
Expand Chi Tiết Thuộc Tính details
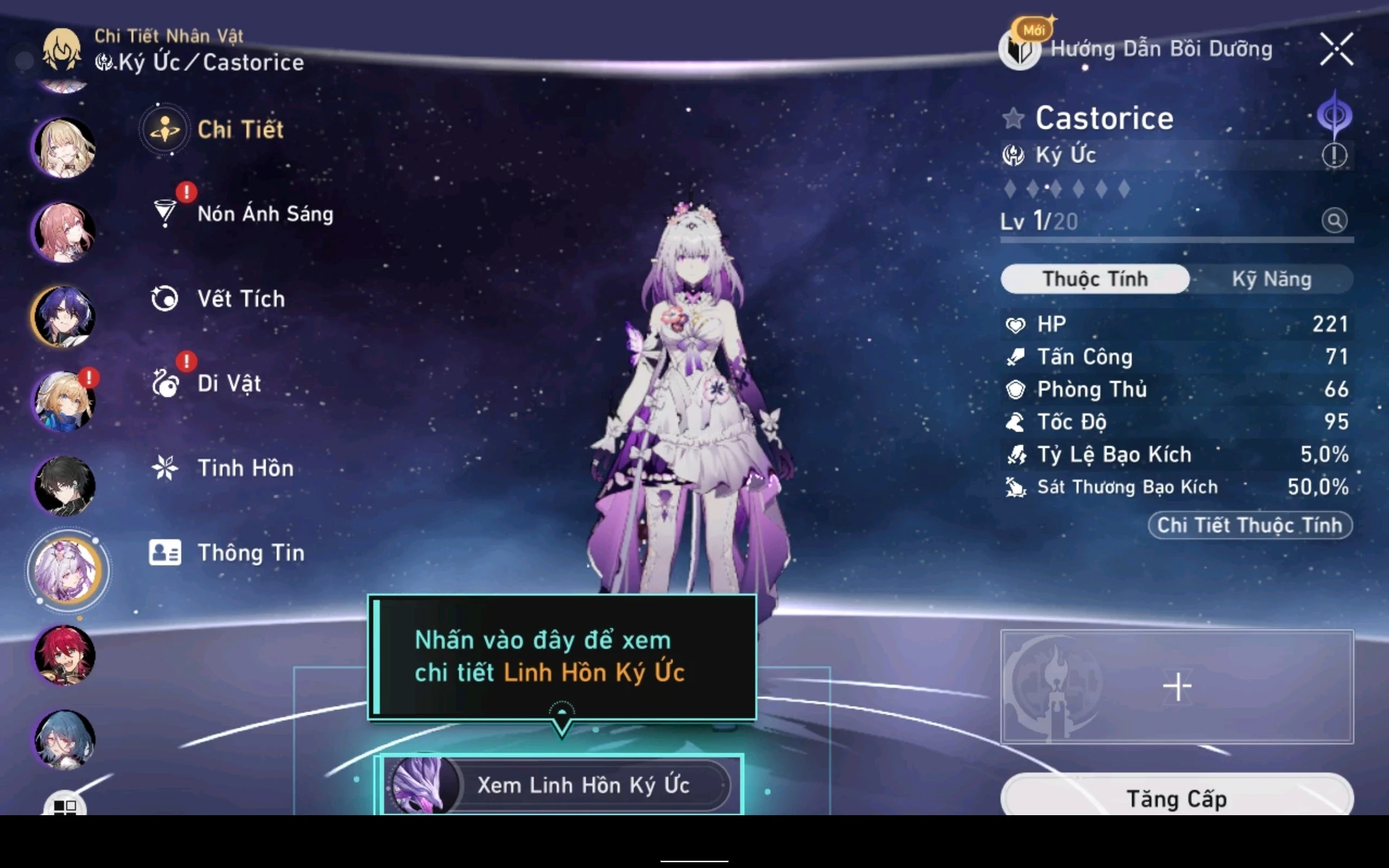(1249, 526)
